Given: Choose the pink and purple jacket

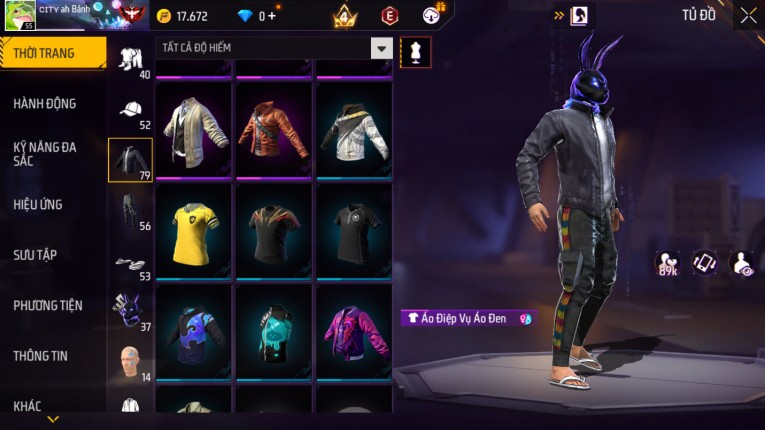Looking at the screenshot, I should [354, 329].
